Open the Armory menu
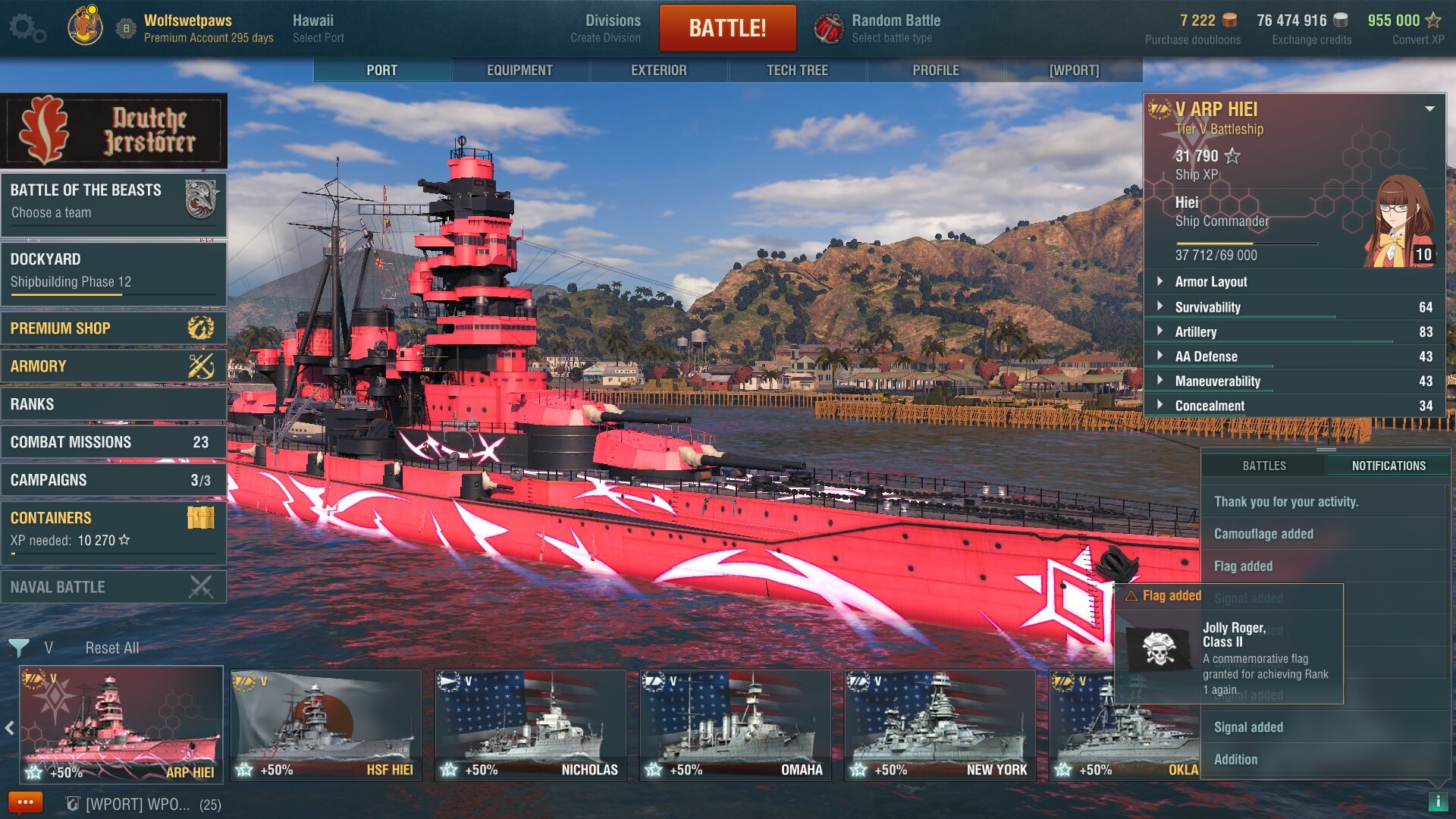 [x=114, y=366]
